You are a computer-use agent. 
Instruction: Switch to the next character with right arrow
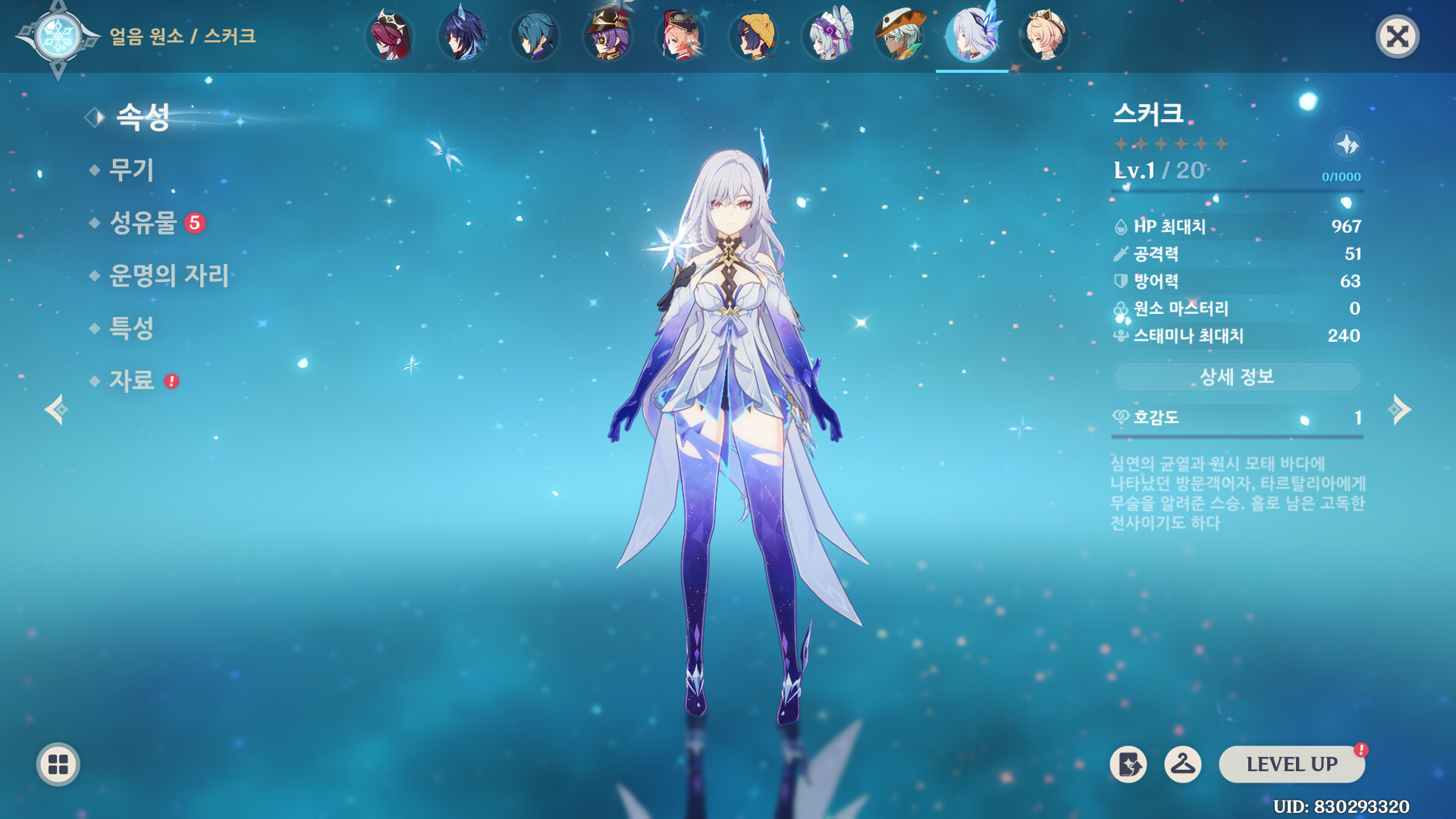(1400, 409)
